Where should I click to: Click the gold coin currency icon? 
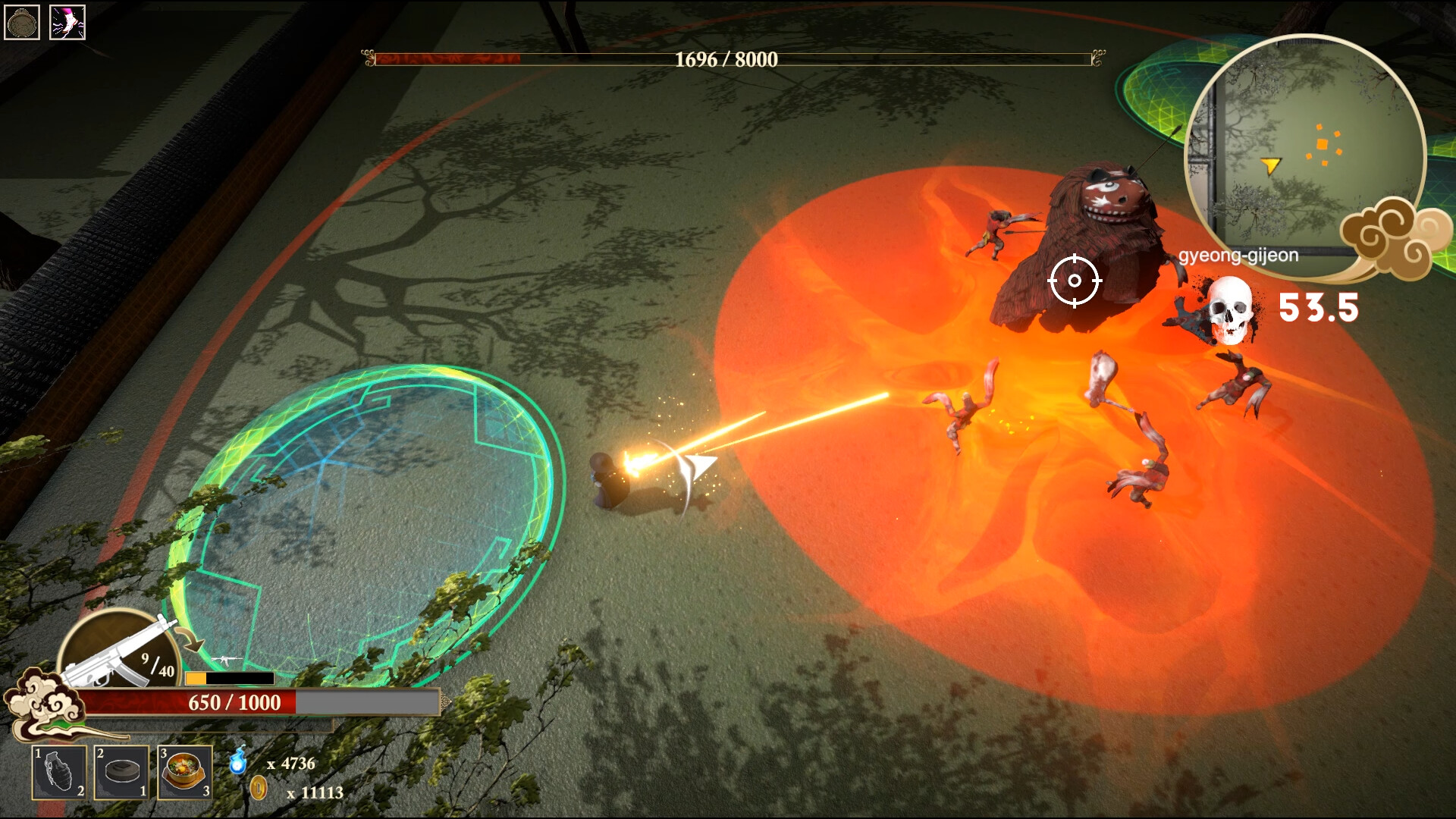tap(259, 788)
